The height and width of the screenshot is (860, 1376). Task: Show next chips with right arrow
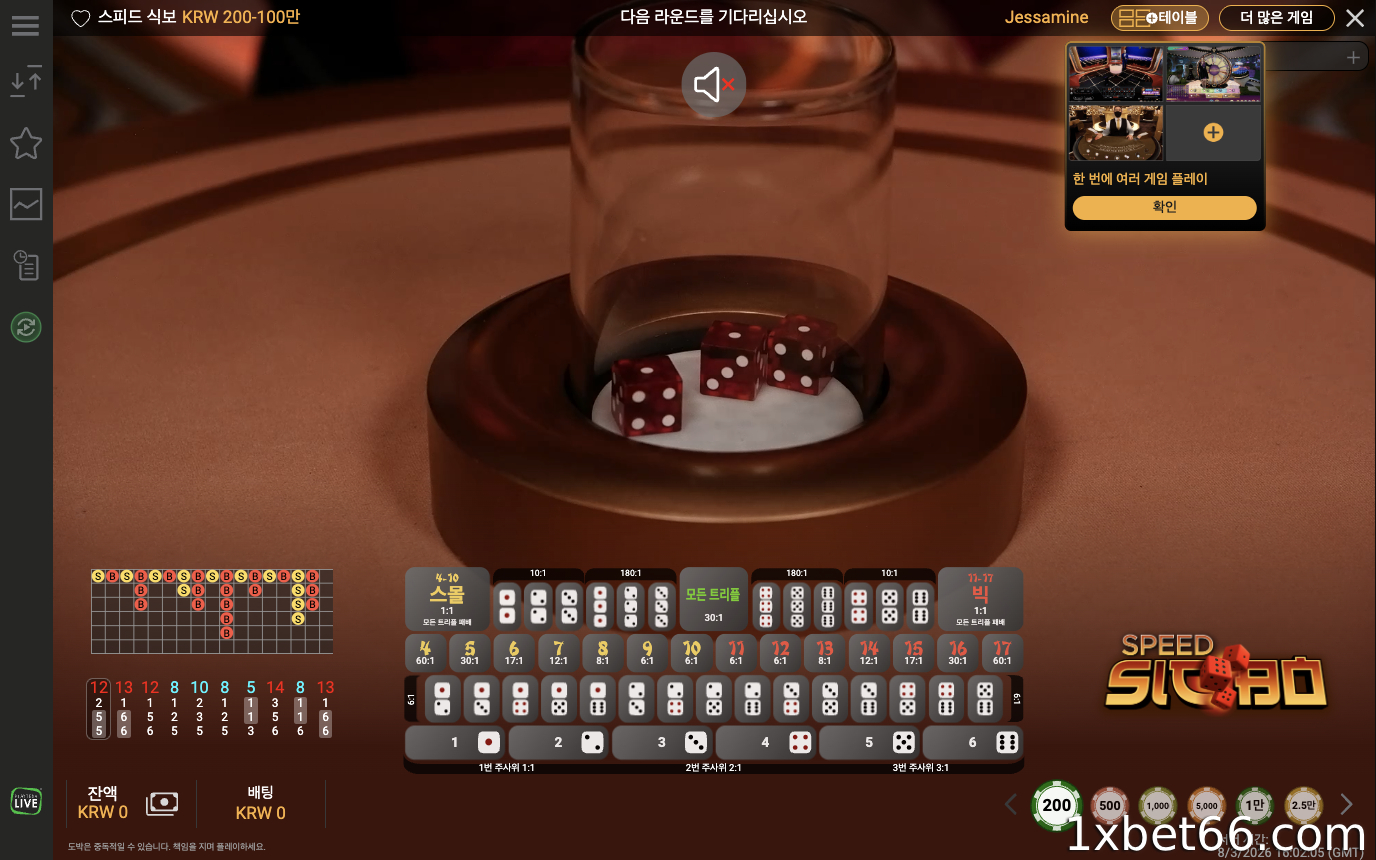pyautogui.click(x=1346, y=804)
